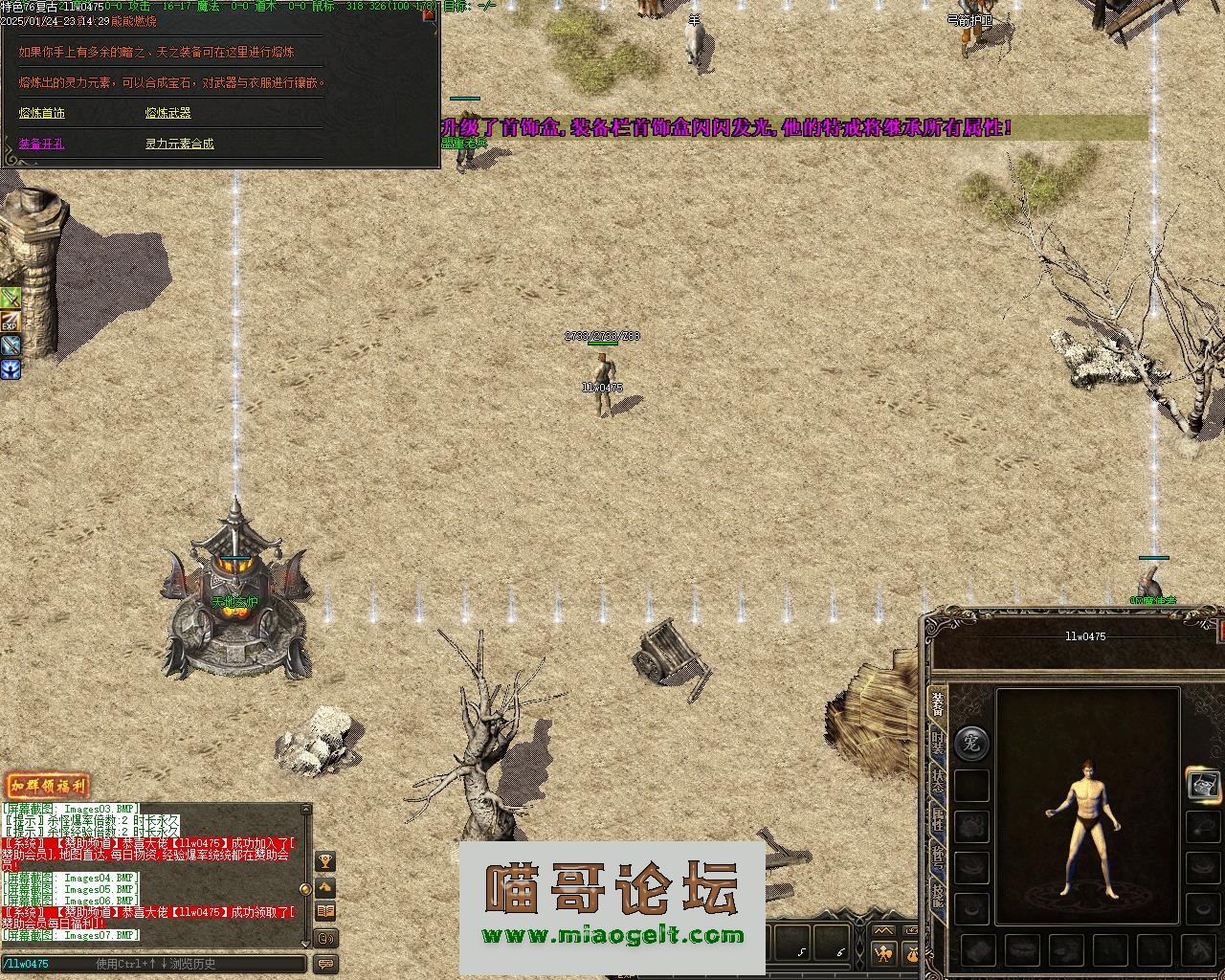Select the glowing jewelry box equipment slot
This screenshot has width=1225, height=980.
[x=1203, y=785]
